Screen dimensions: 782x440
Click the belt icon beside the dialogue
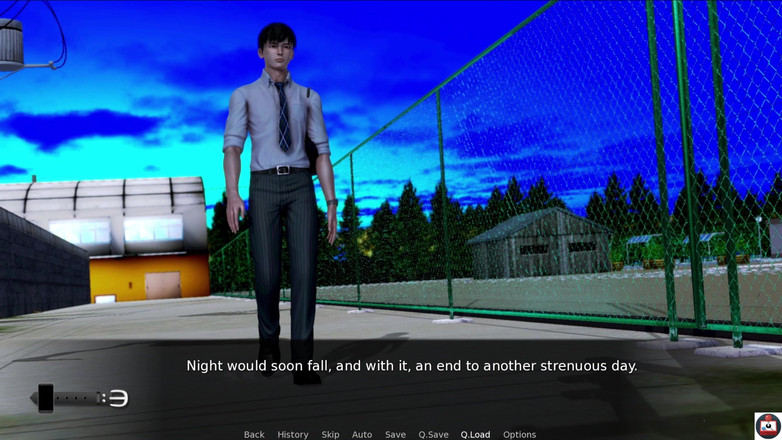click(82, 398)
